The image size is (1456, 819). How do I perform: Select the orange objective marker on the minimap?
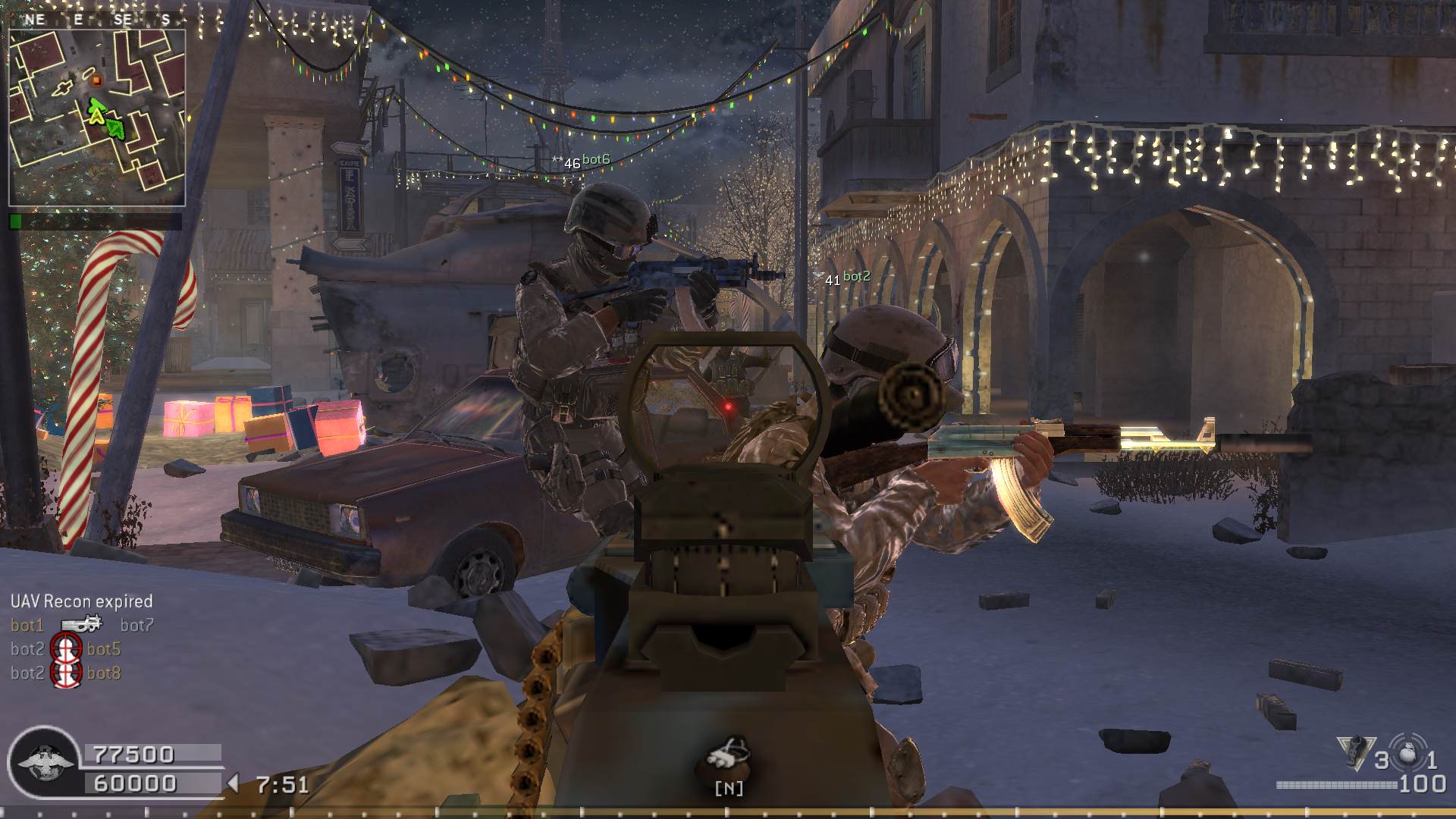pos(96,79)
